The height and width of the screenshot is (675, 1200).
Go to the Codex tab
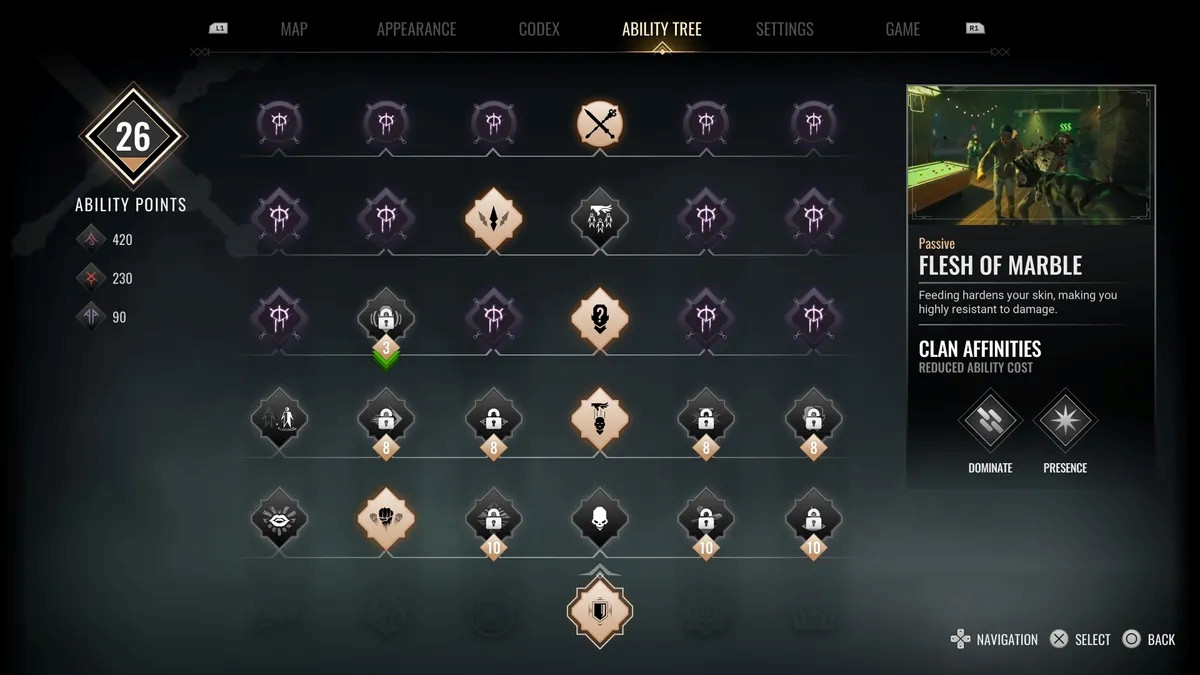pos(539,29)
